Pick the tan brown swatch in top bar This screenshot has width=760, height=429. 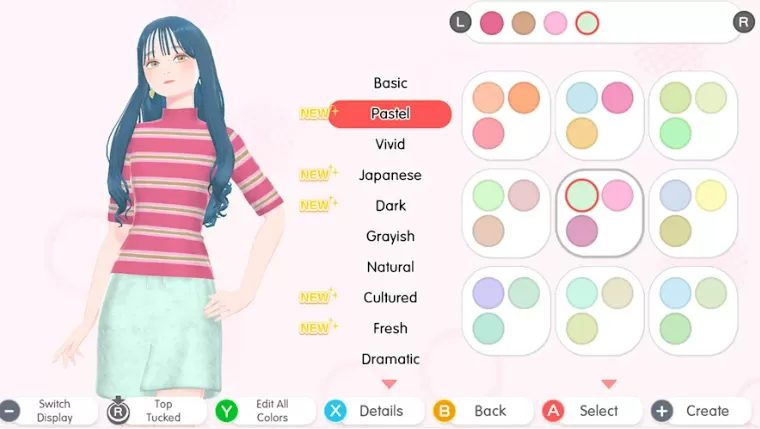pyautogui.click(x=523, y=22)
